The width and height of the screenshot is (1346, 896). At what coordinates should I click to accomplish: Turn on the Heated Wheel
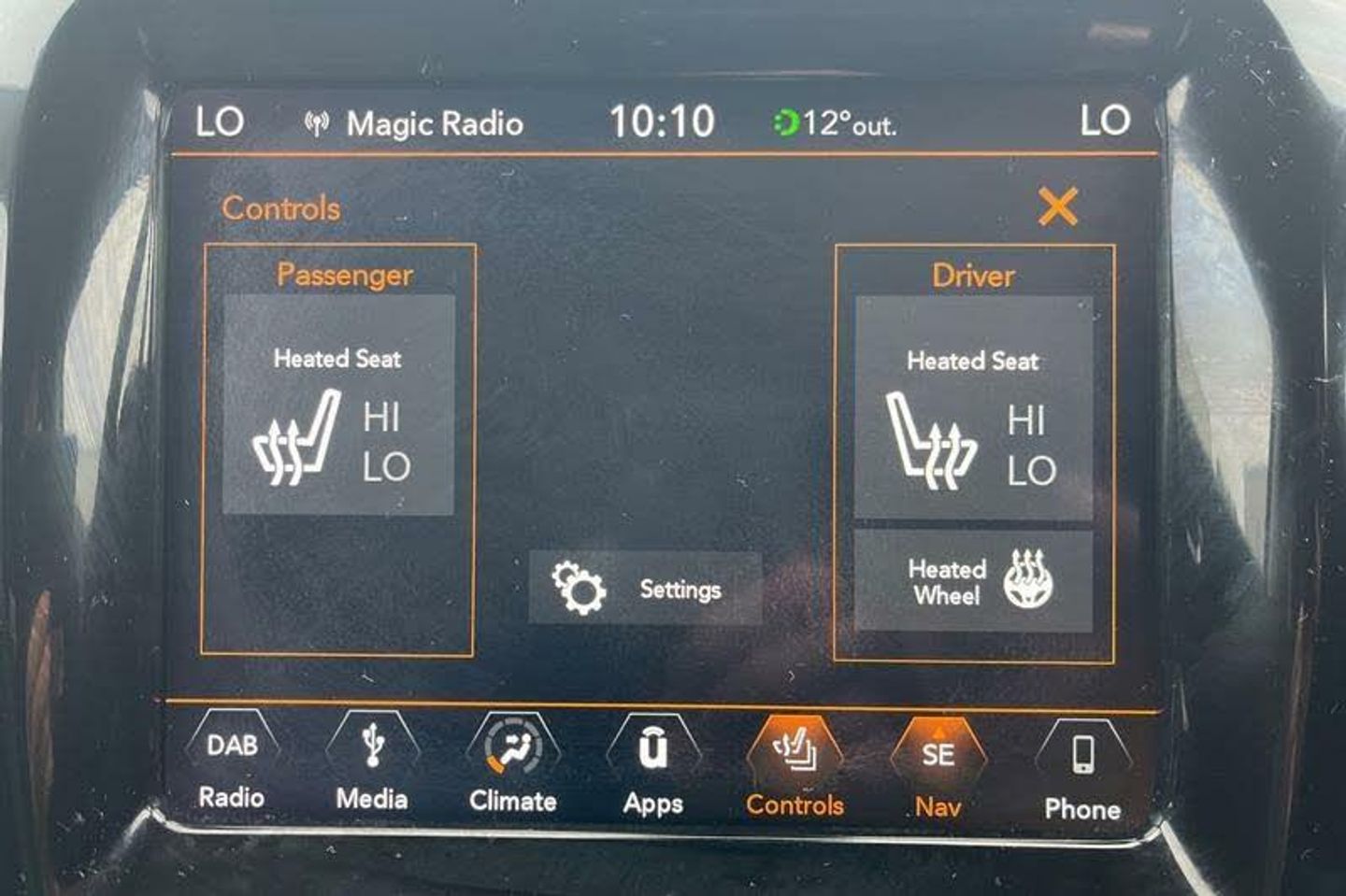(973, 581)
